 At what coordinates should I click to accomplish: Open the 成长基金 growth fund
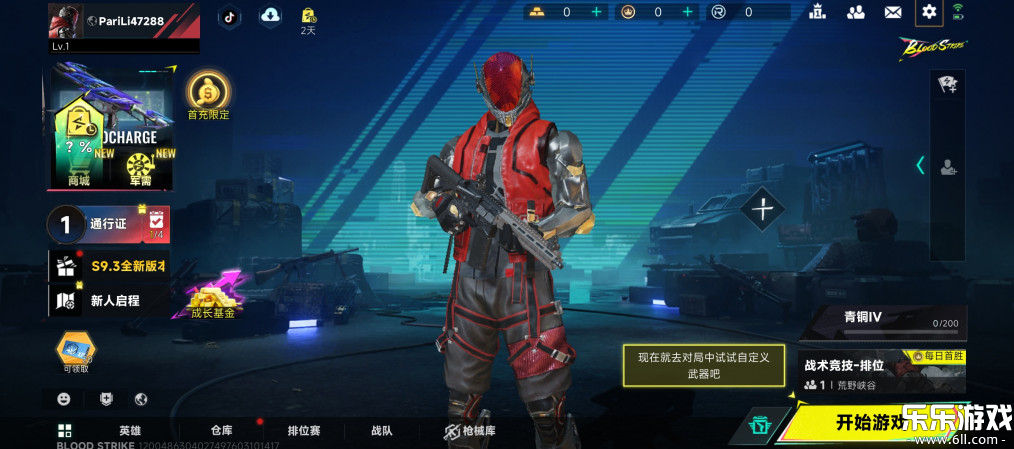(212, 297)
